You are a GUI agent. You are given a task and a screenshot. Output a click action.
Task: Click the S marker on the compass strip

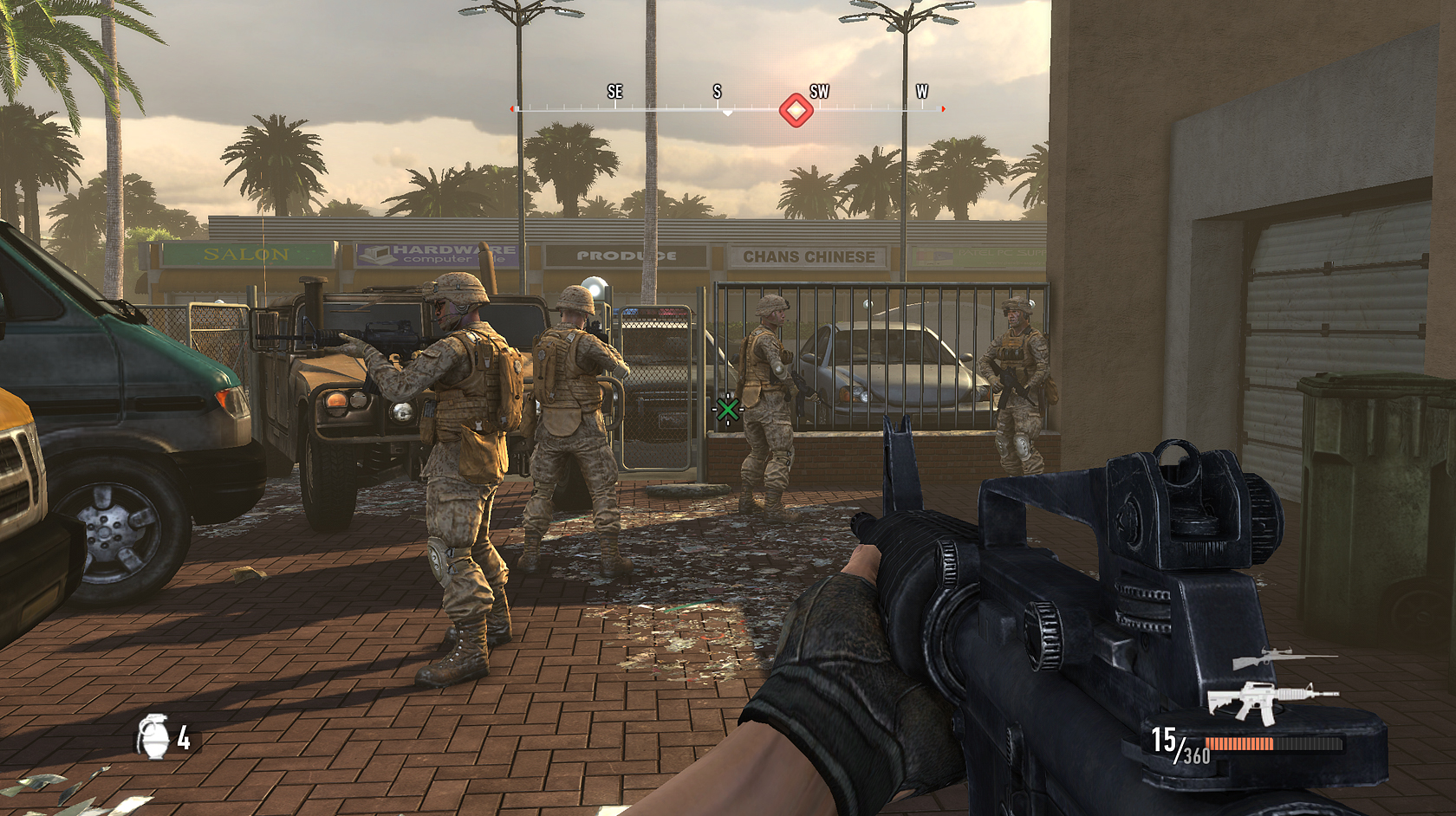pos(716,90)
